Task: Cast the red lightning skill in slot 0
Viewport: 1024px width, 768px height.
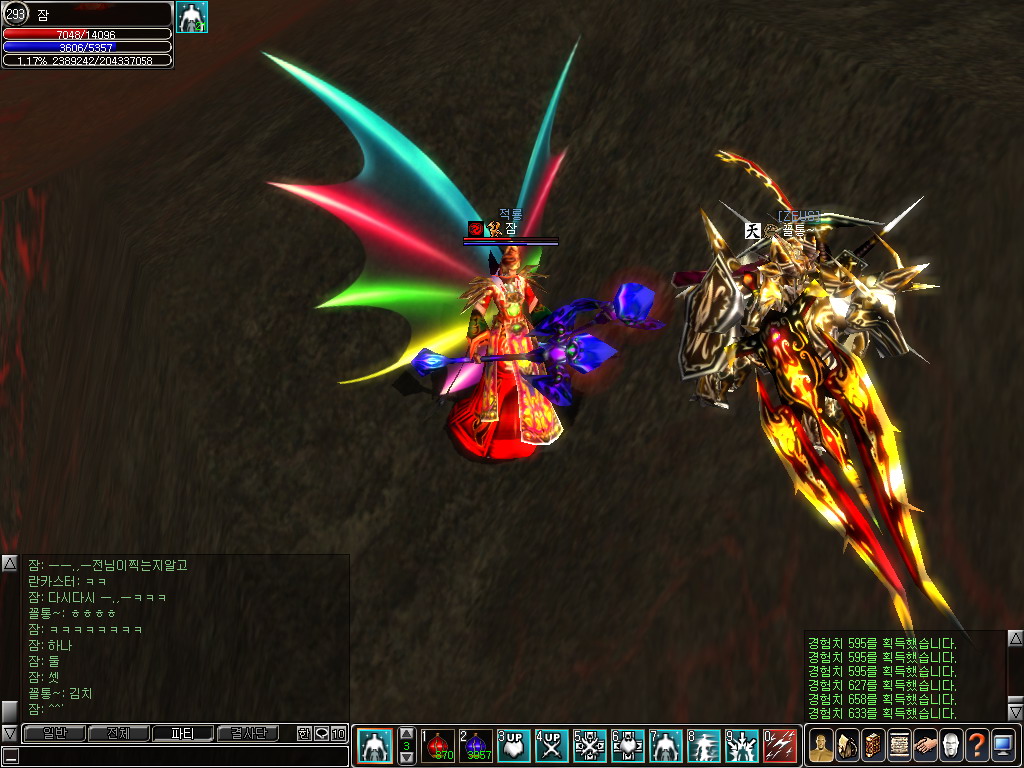Action: pos(780,746)
